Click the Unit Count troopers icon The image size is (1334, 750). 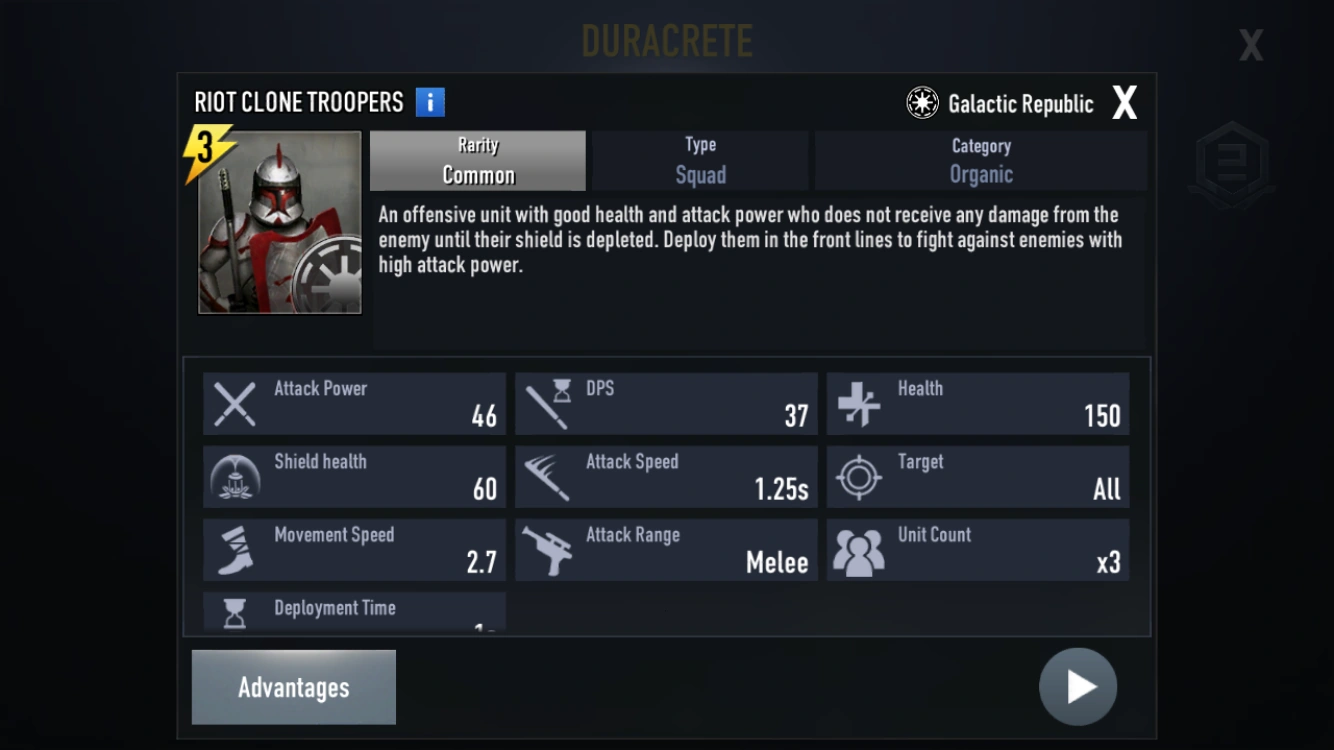(x=858, y=549)
